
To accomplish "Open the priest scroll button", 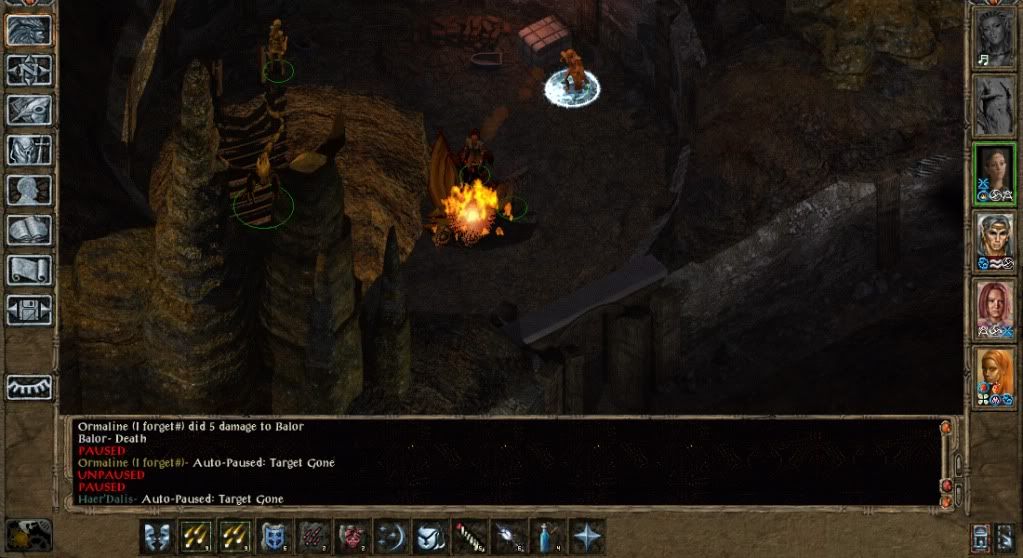I will [29, 270].
